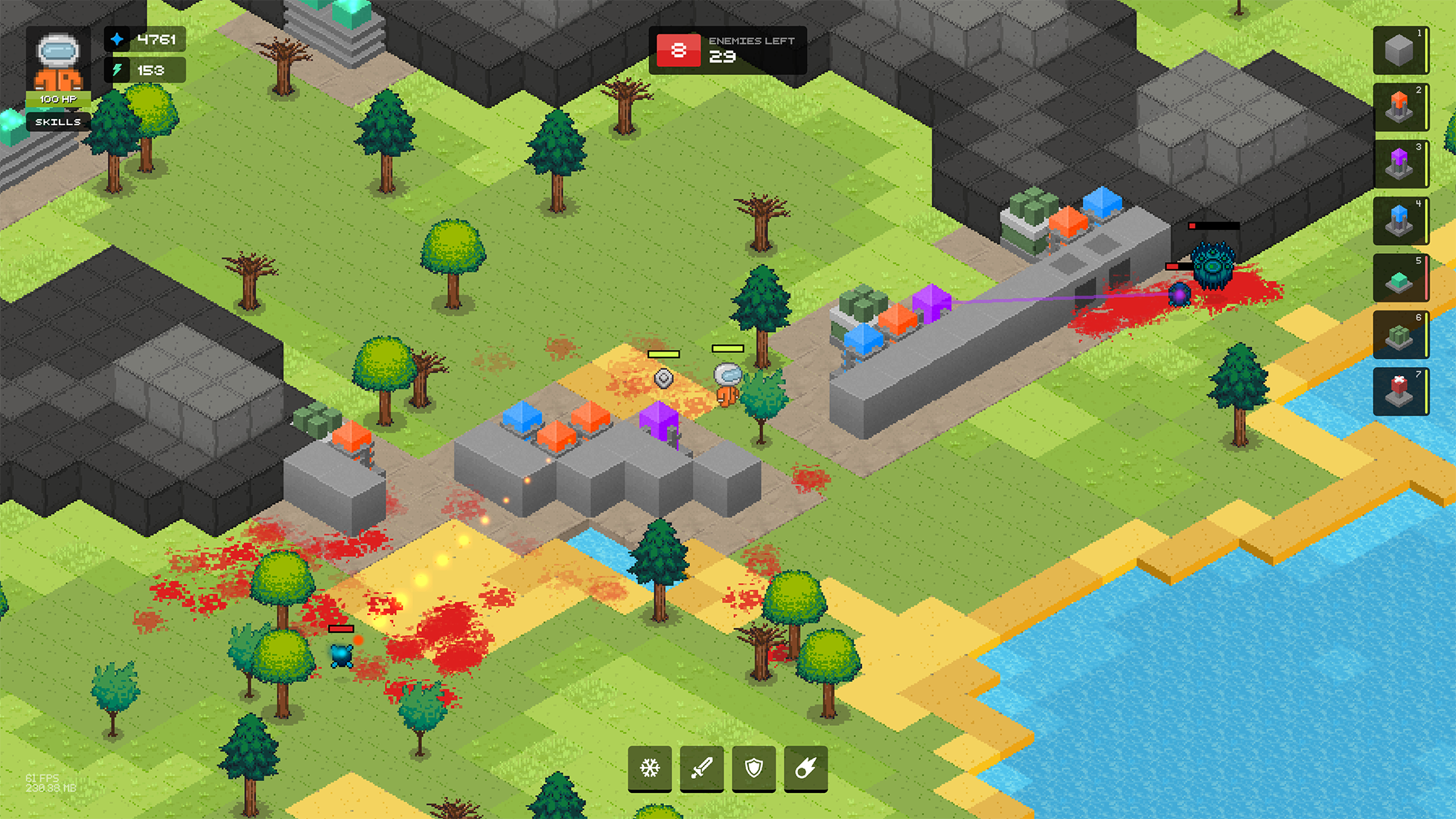Trigger the meteor fireball ability
This screenshot has width=1456, height=819.
[805, 768]
